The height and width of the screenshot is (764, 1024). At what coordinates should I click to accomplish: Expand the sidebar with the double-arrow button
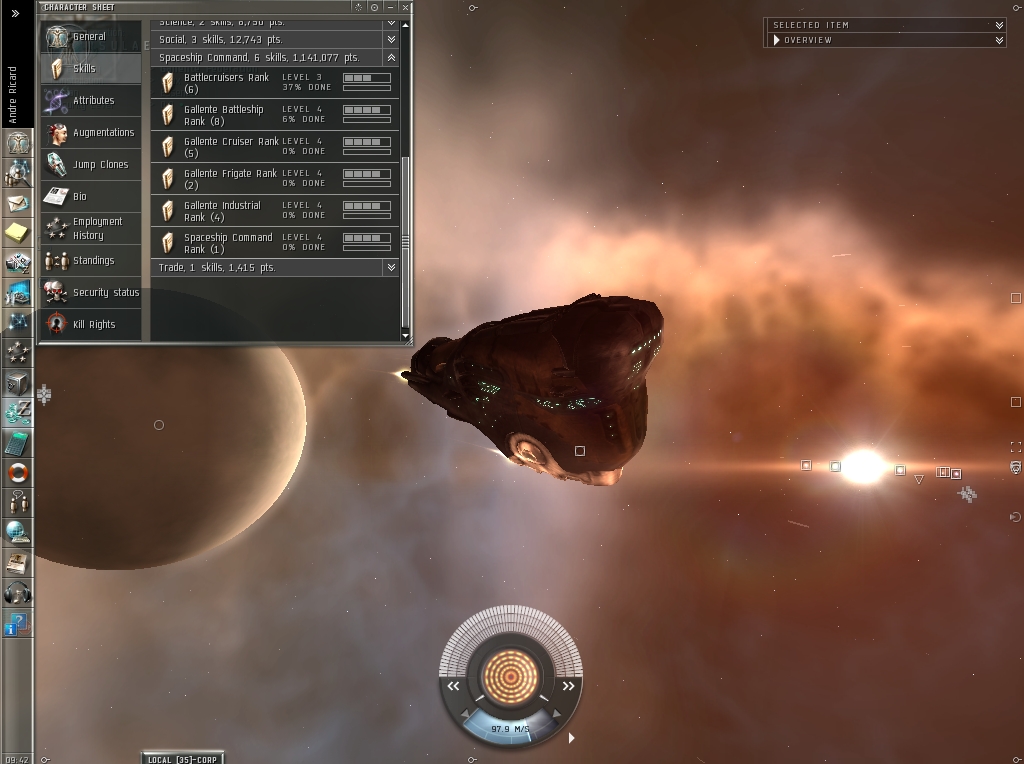(x=15, y=14)
